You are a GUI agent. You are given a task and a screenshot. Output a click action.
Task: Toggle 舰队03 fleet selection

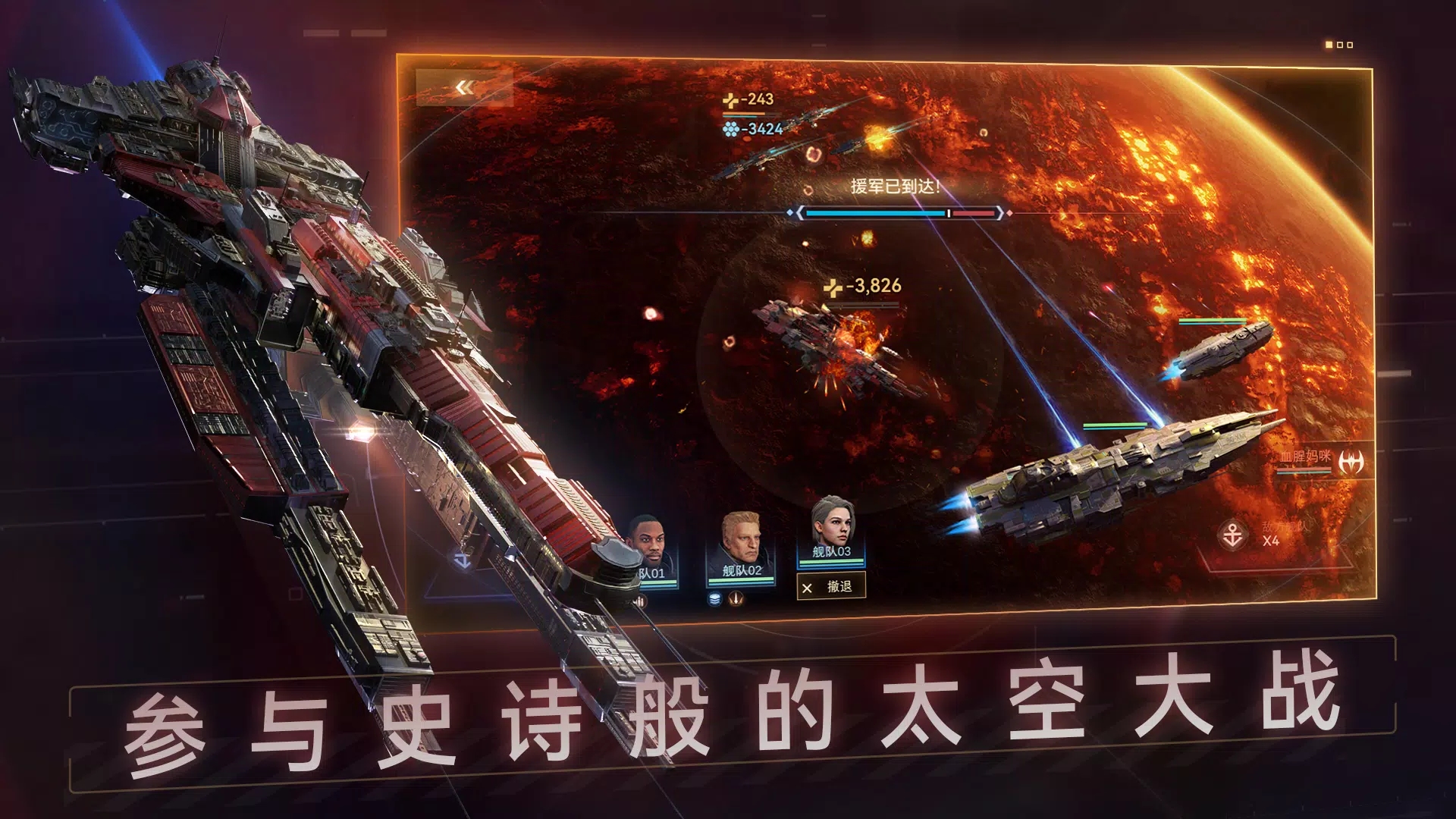(832, 531)
